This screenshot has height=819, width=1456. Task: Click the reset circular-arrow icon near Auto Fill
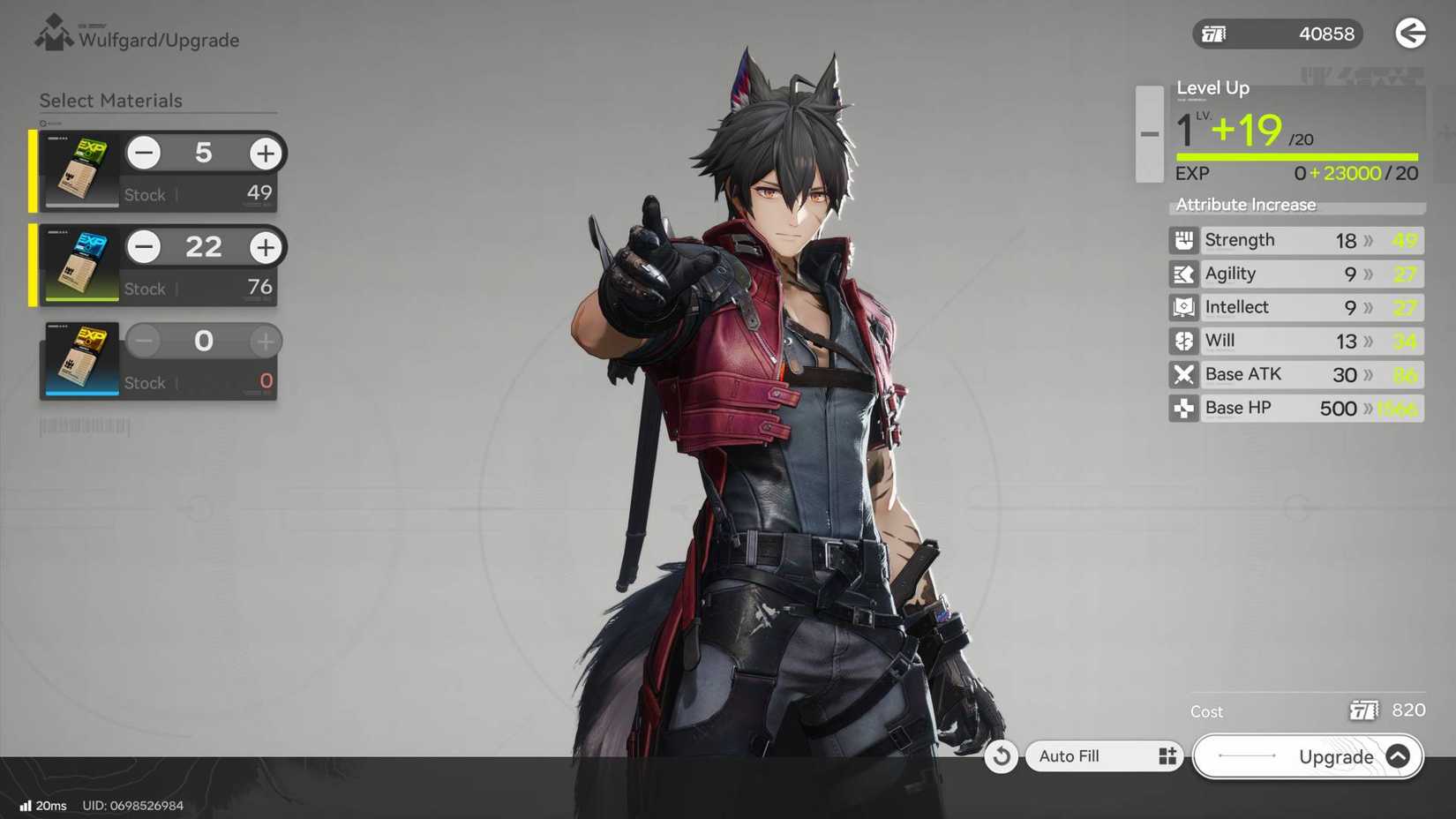(x=1001, y=756)
